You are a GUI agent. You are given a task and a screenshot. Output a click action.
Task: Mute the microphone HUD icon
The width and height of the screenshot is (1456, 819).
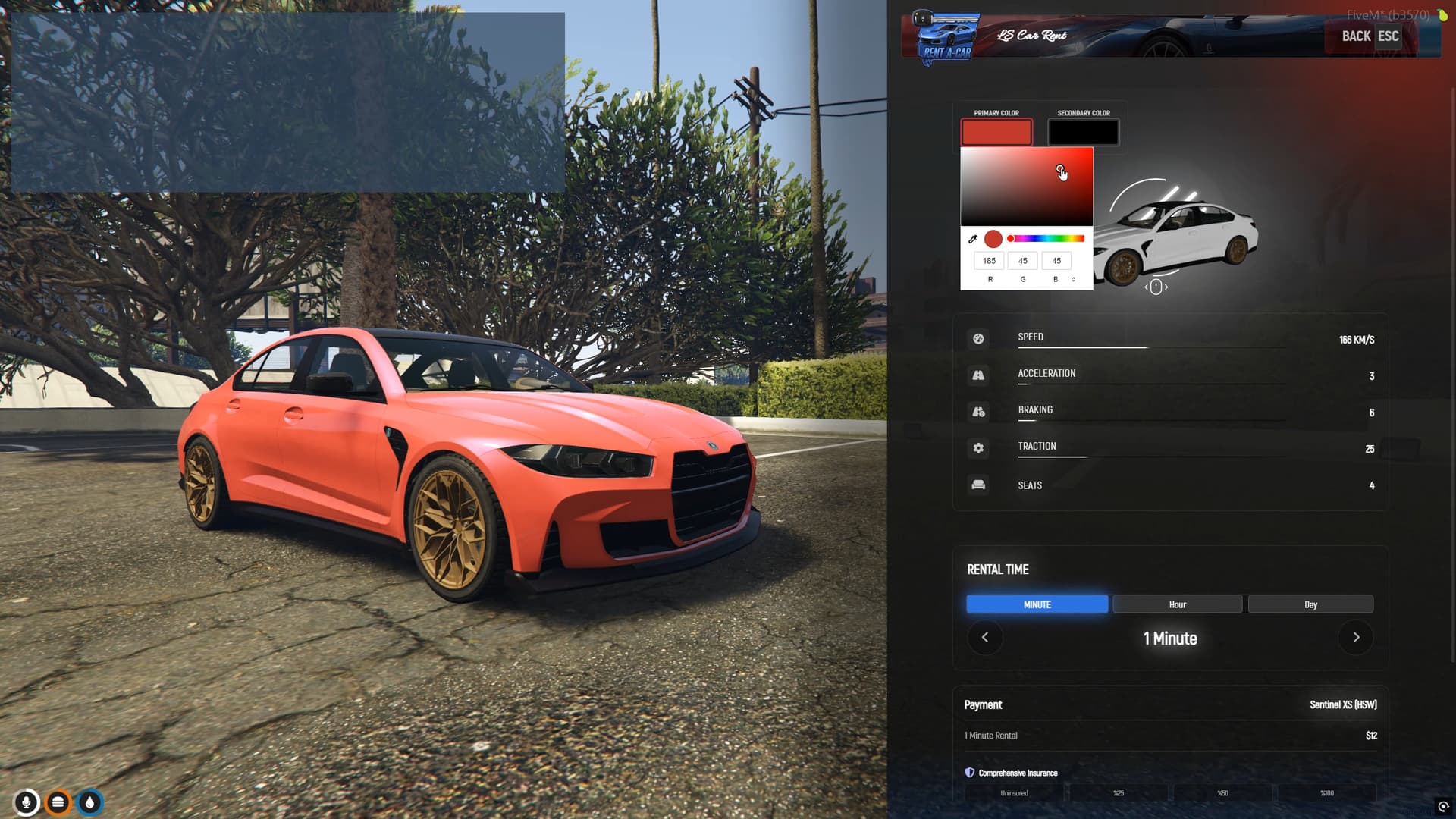tap(27, 802)
